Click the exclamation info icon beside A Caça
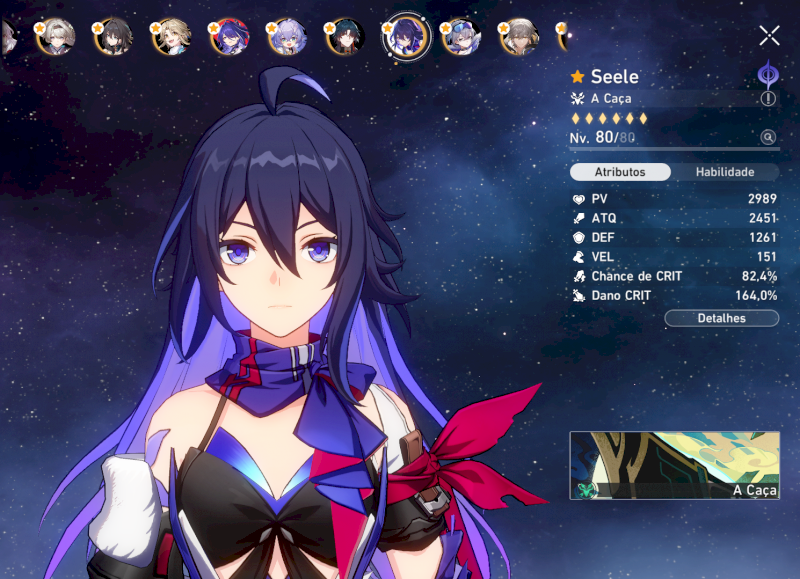This screenshot has height=579, width=800. pos(768,98)
